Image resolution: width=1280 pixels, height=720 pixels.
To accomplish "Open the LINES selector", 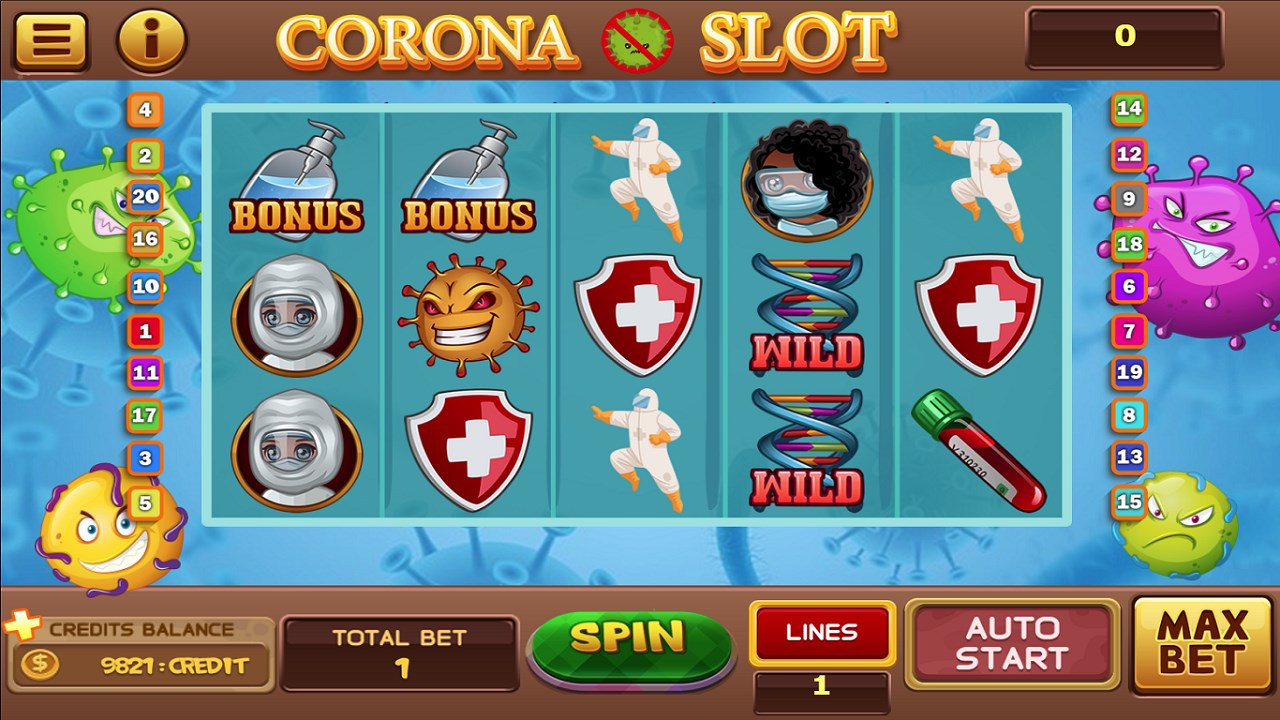I will click(x=822, y=632).
